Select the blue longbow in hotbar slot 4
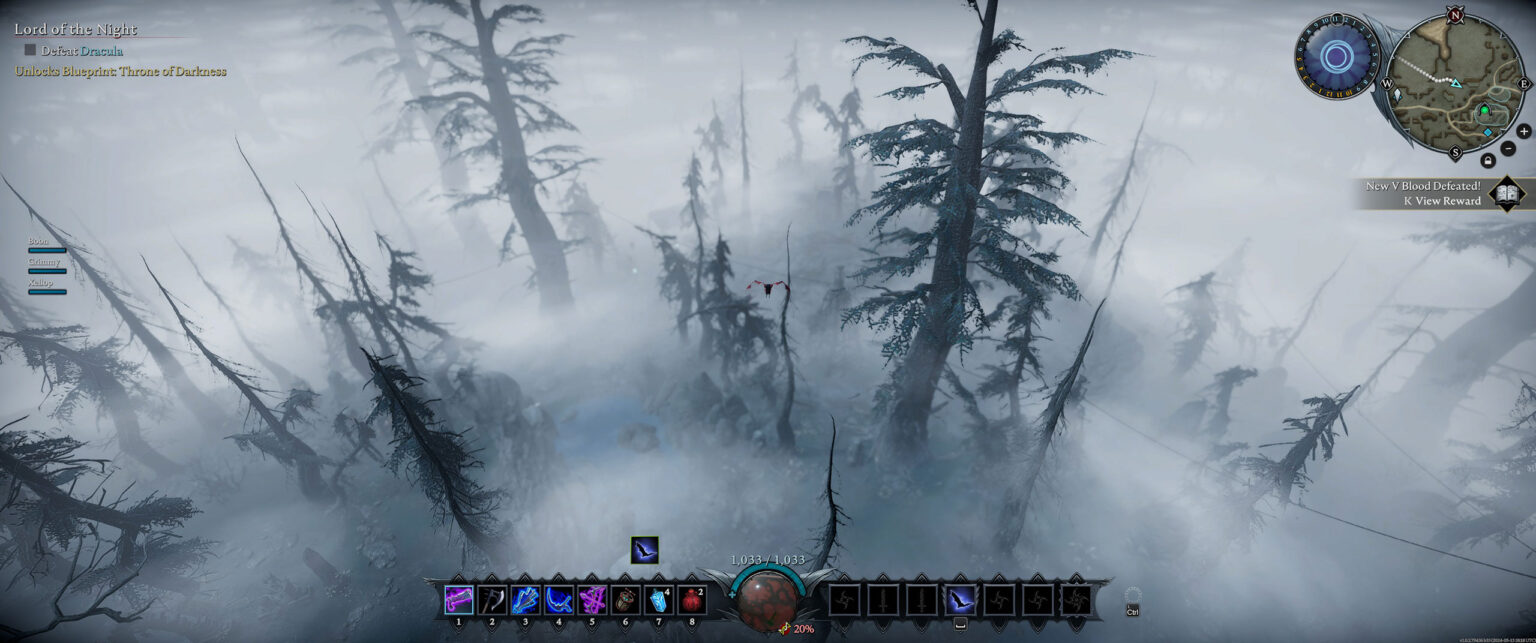Image resolution: width=1536 pixels, height=643 pixels. pos(559,599)
